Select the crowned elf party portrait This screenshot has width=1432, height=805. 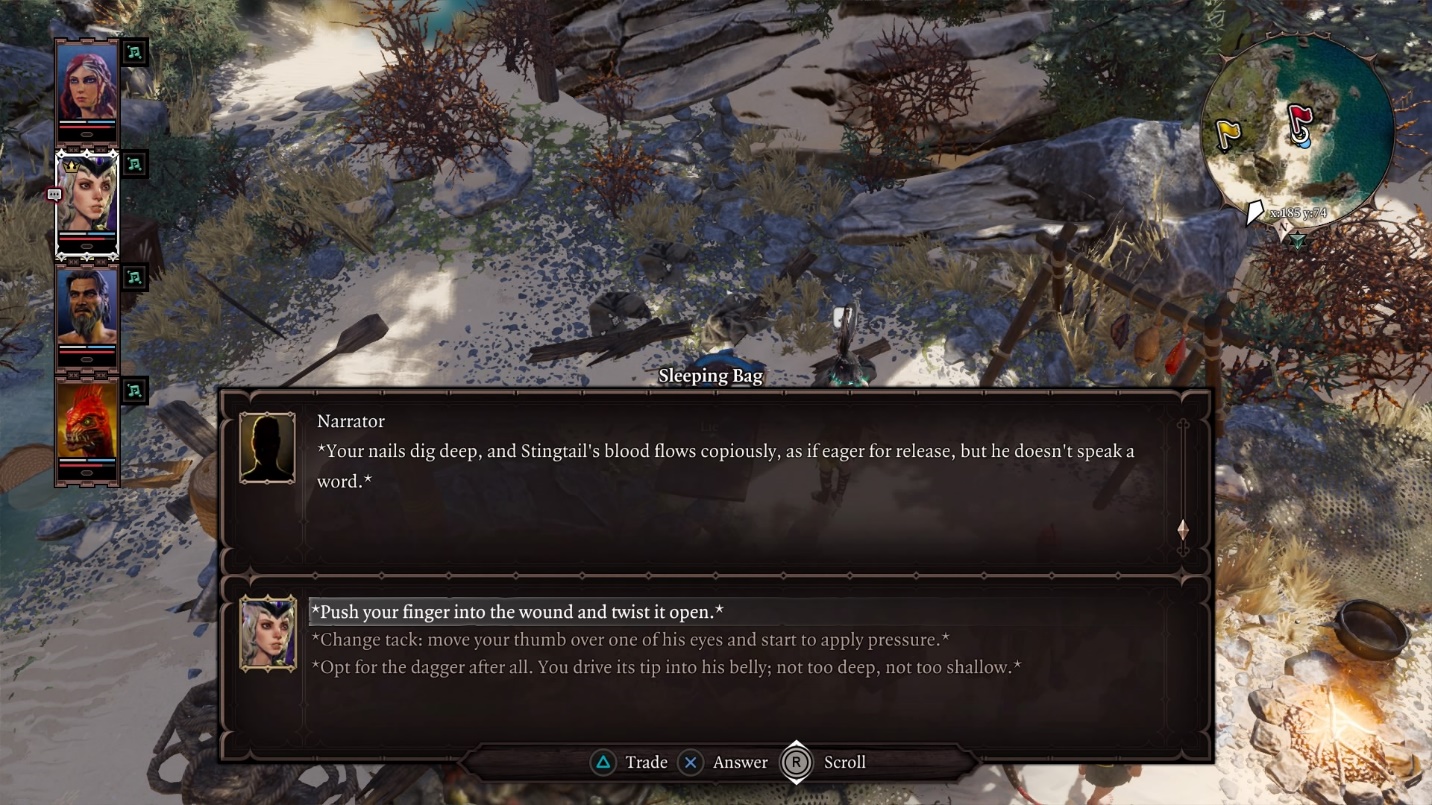coord(87,195)
